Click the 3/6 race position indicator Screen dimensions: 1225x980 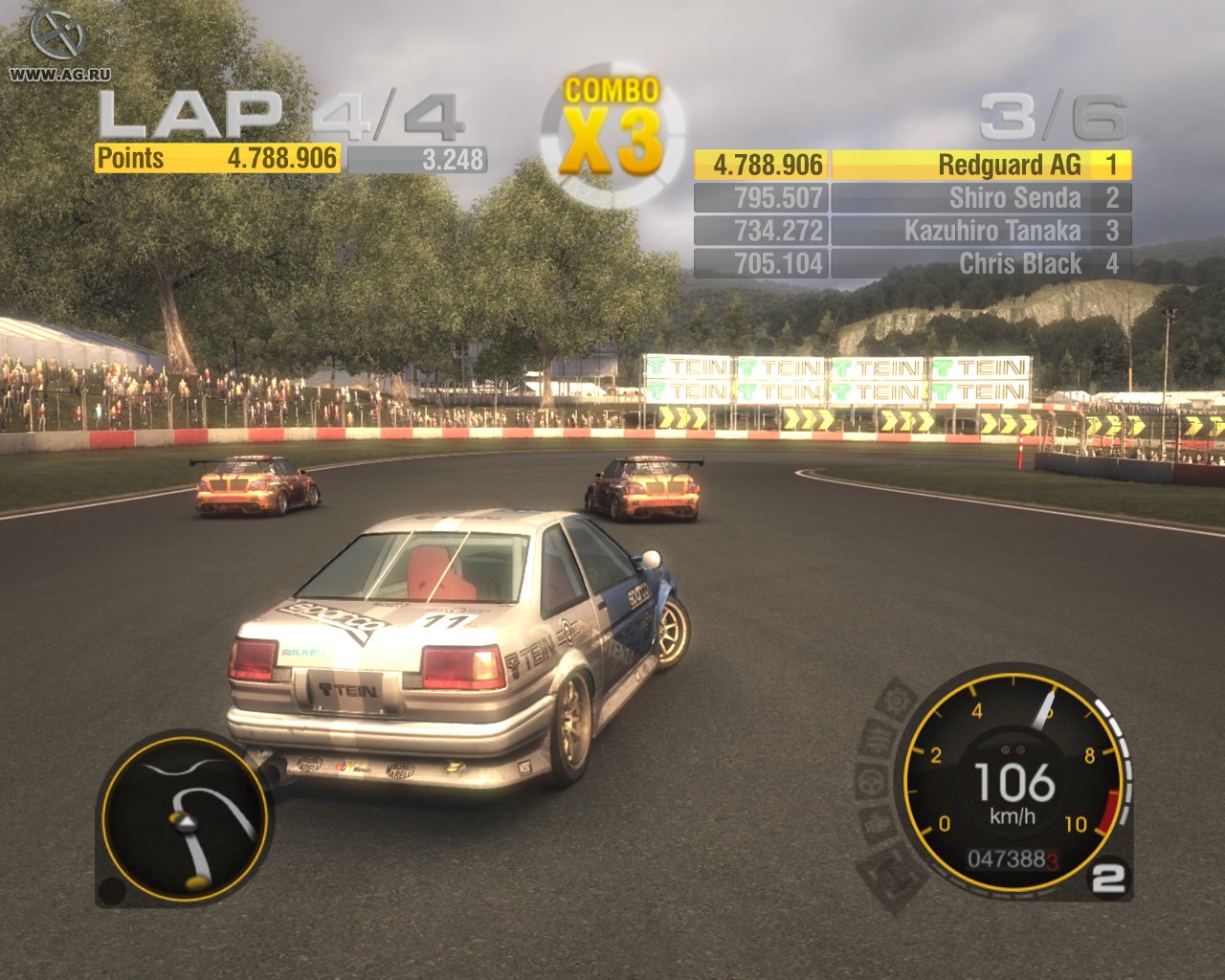click(1051, 115)
